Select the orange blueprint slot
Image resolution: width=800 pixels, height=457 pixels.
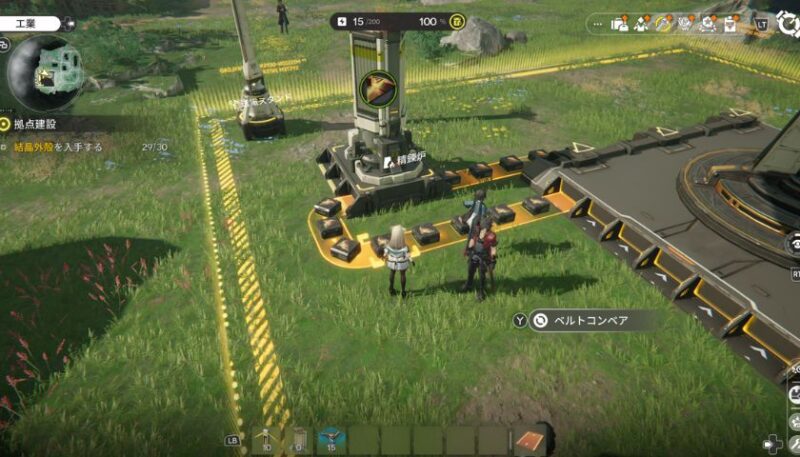[x=531, y=440]
